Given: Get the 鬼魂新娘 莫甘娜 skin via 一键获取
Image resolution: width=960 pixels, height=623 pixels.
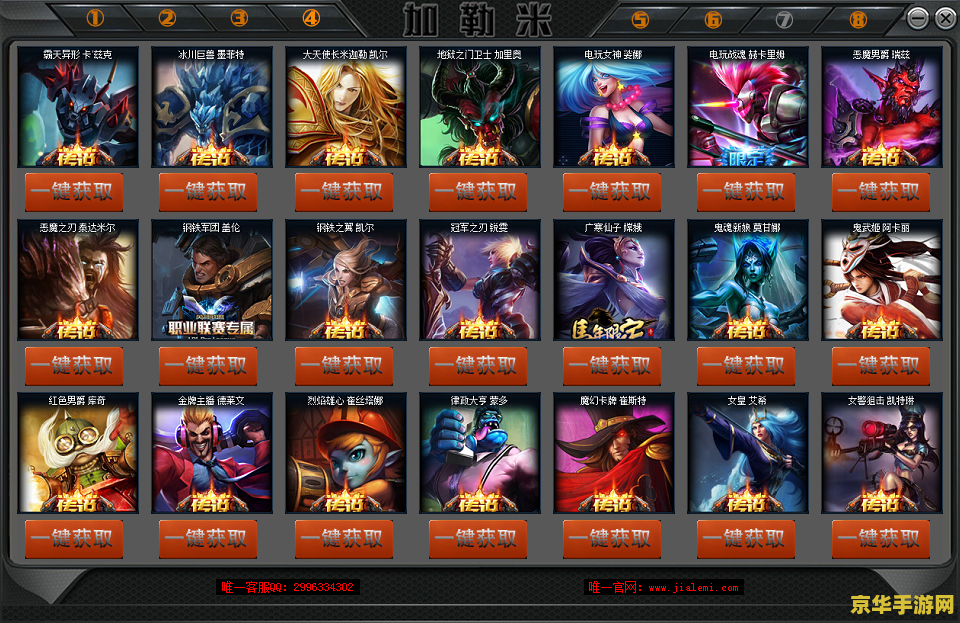Looking at the screenshot, I should click(747, 366).
